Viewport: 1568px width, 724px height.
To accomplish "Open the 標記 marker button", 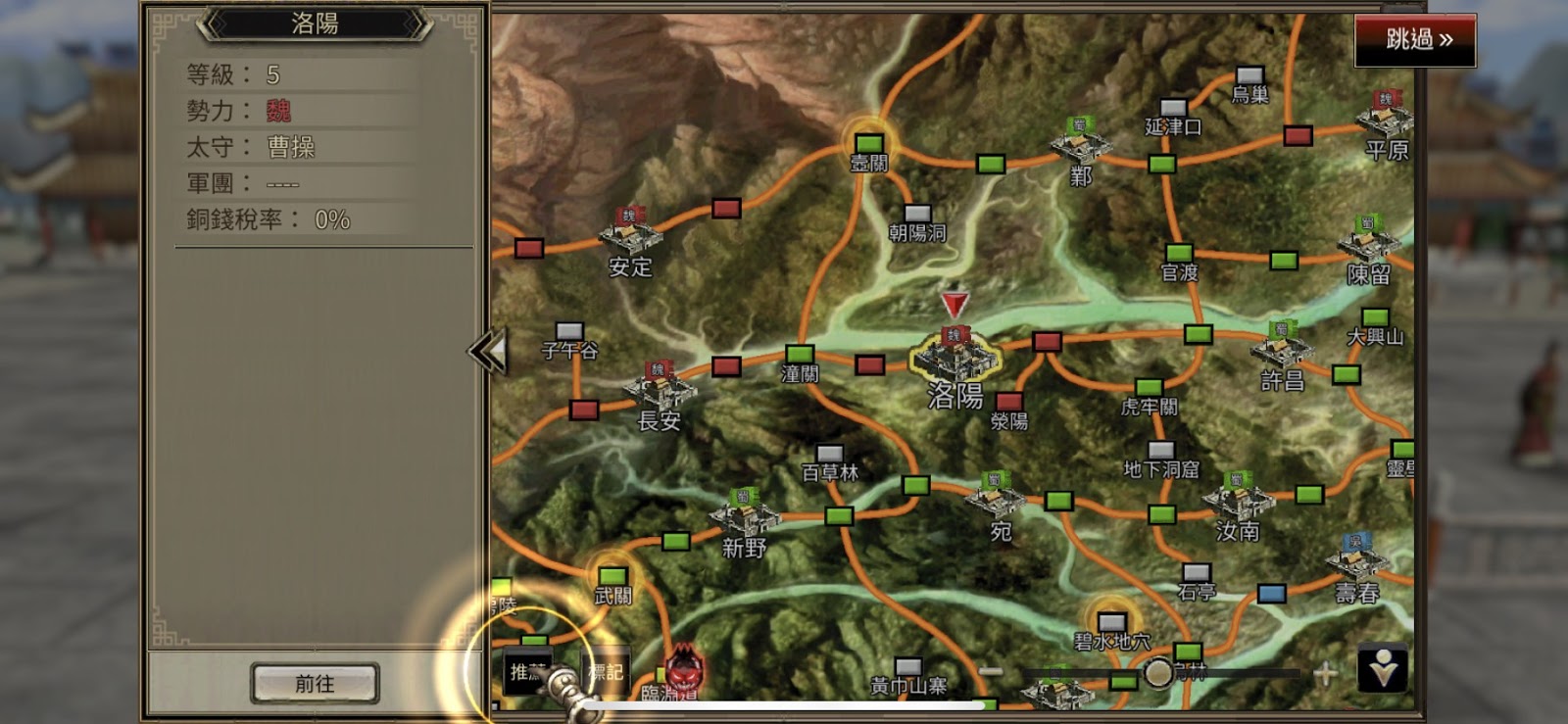I will point(605,672).
